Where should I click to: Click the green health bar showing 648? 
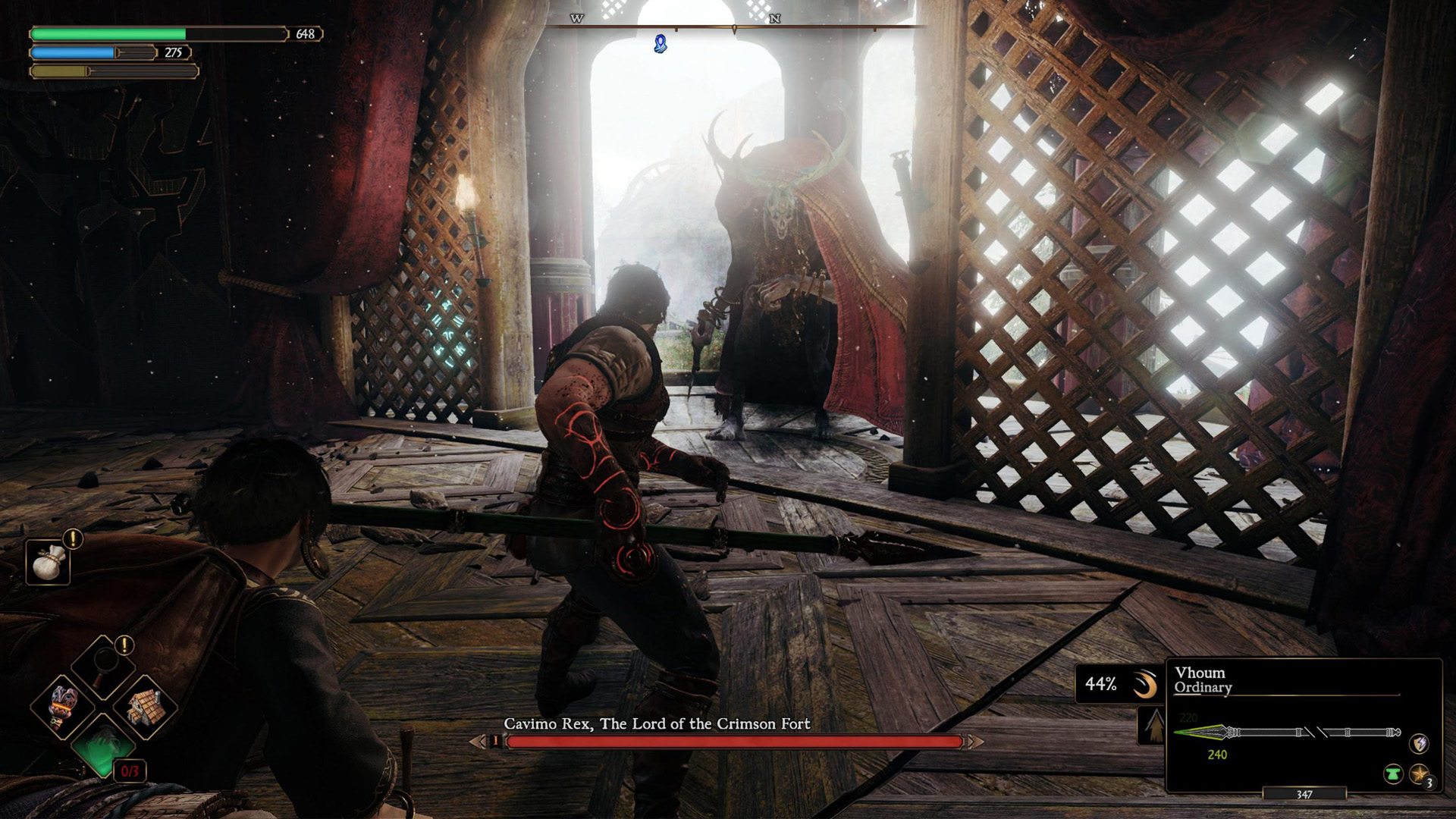(x=106, y=34)
